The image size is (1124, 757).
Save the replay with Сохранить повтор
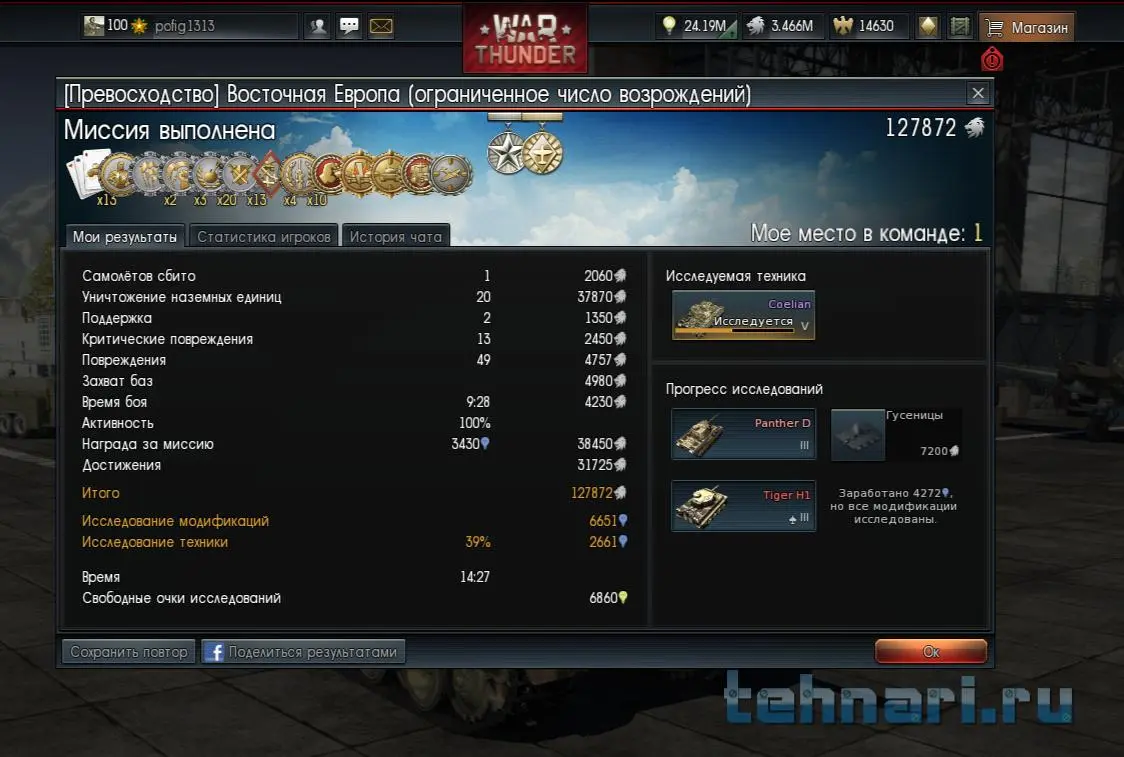129,652
